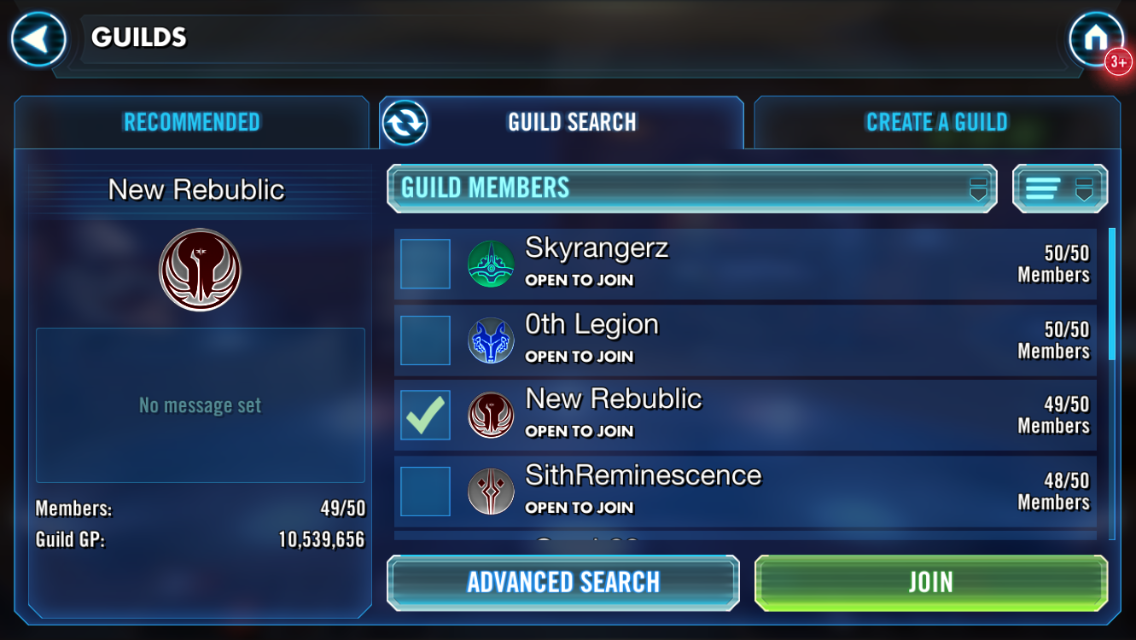Select the SithReminescence guild row

click(760, 491)
